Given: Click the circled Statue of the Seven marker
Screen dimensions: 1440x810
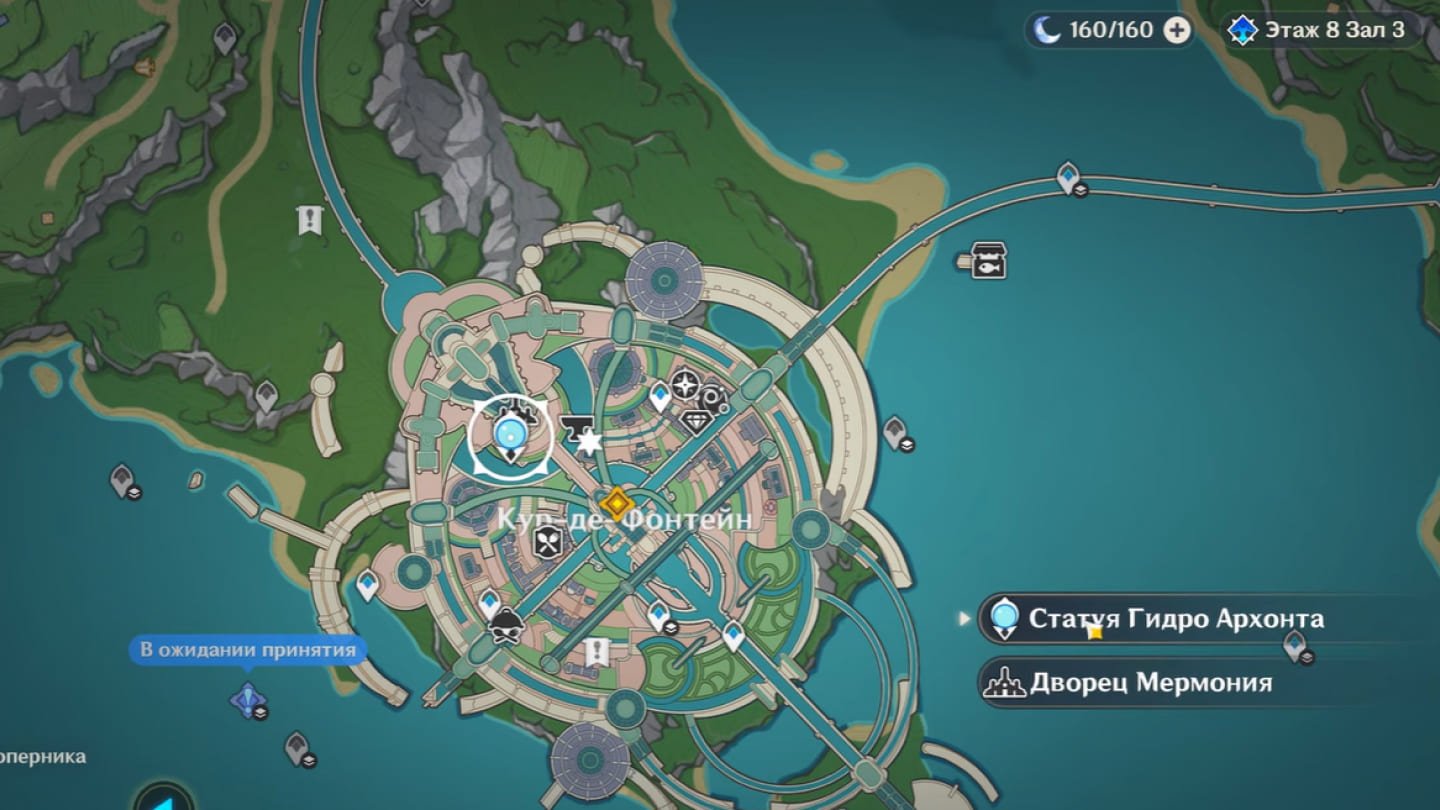Looking at the screenshot, I should click(510, 436).
